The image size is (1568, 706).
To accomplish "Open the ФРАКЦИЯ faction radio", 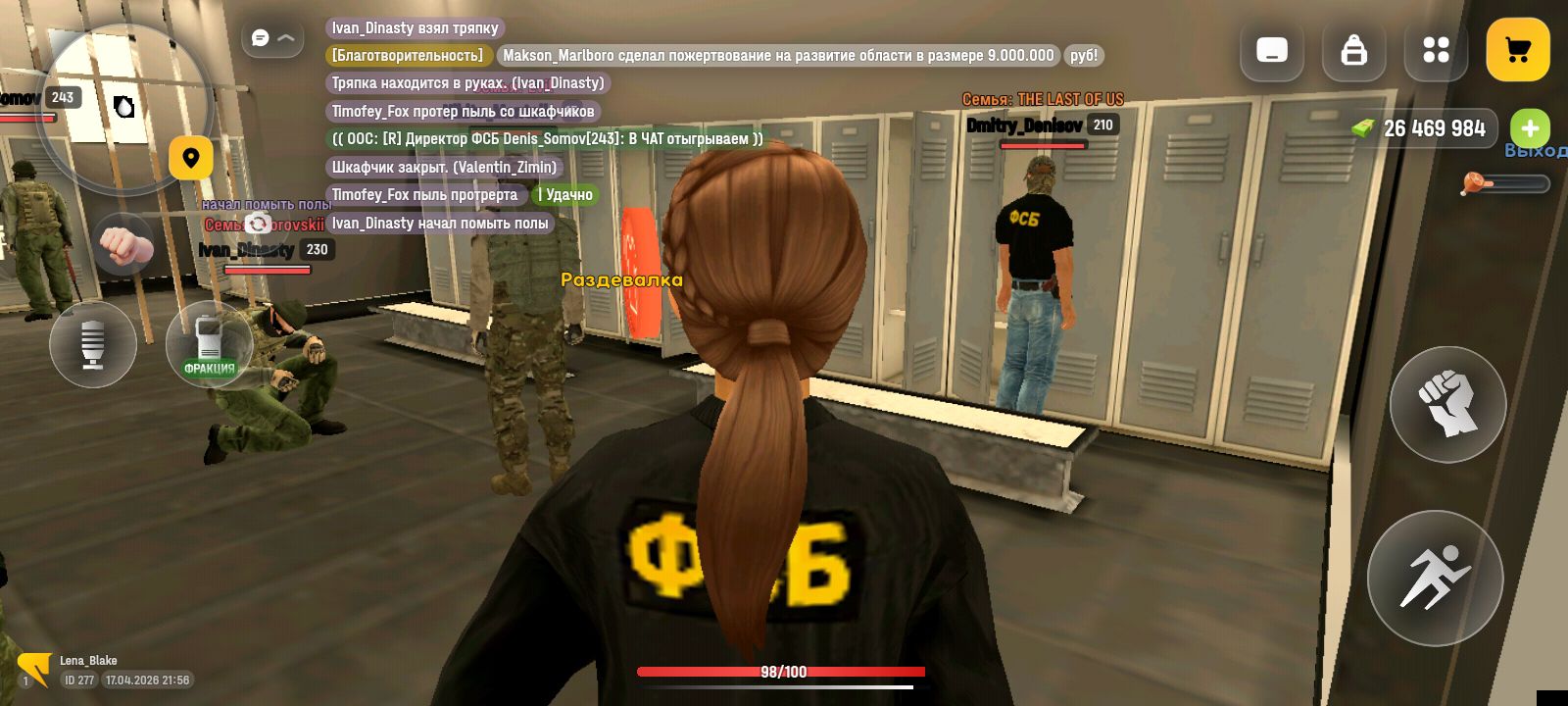I will click(209, 344).
